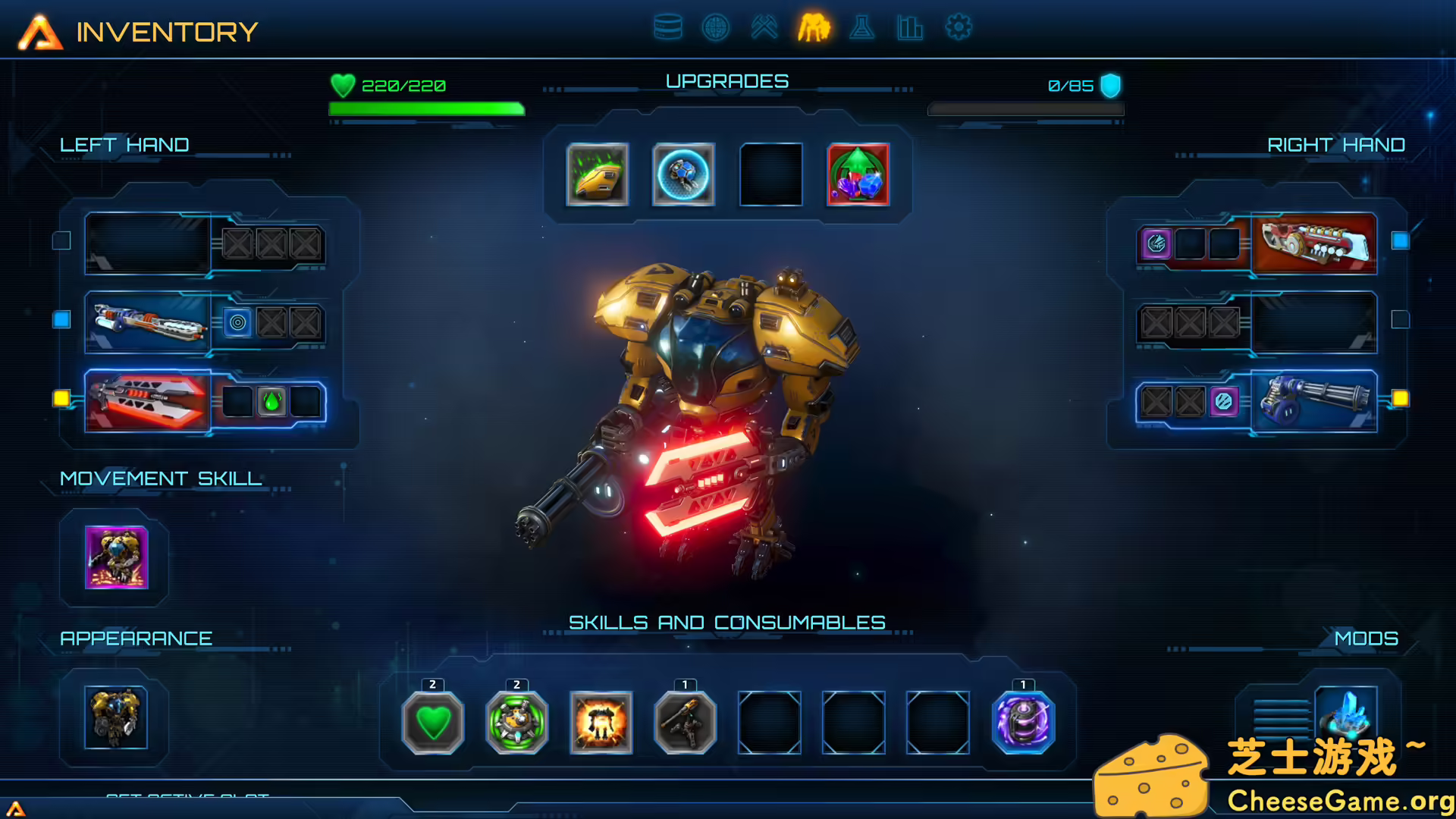Click the purple grenade skill slot

point(1024,724)
